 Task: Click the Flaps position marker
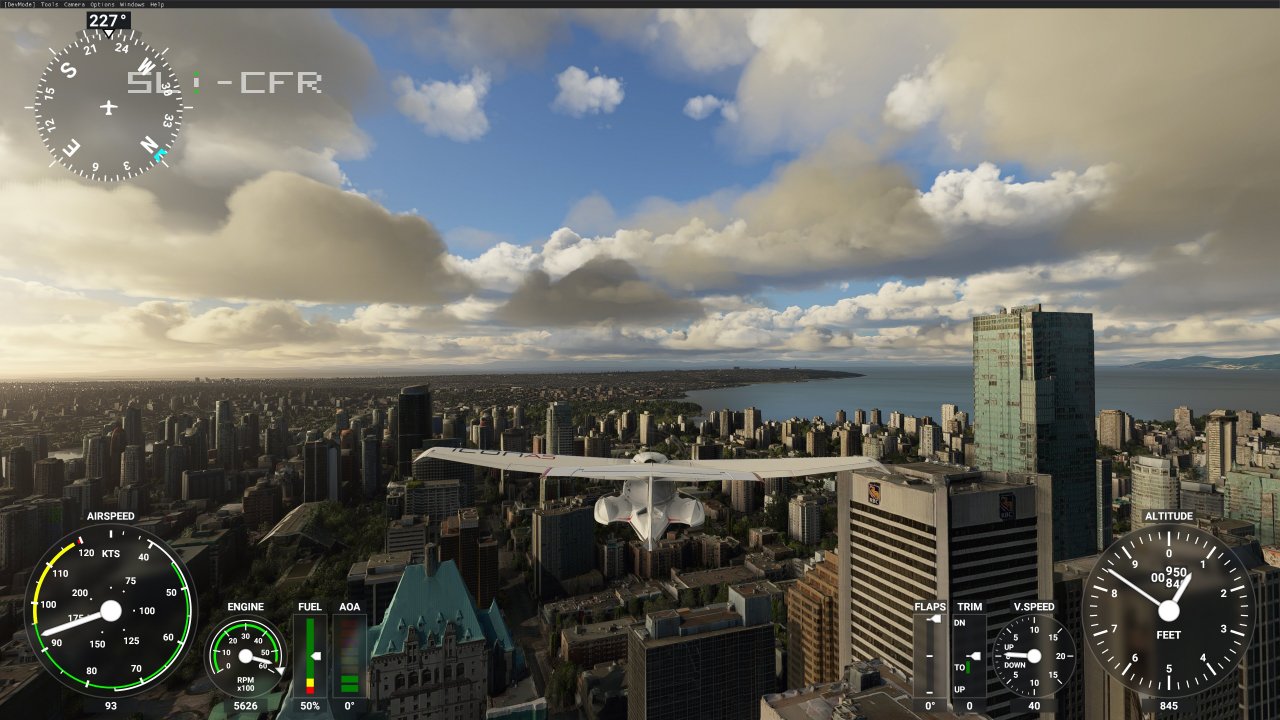(x=934, y=619)
